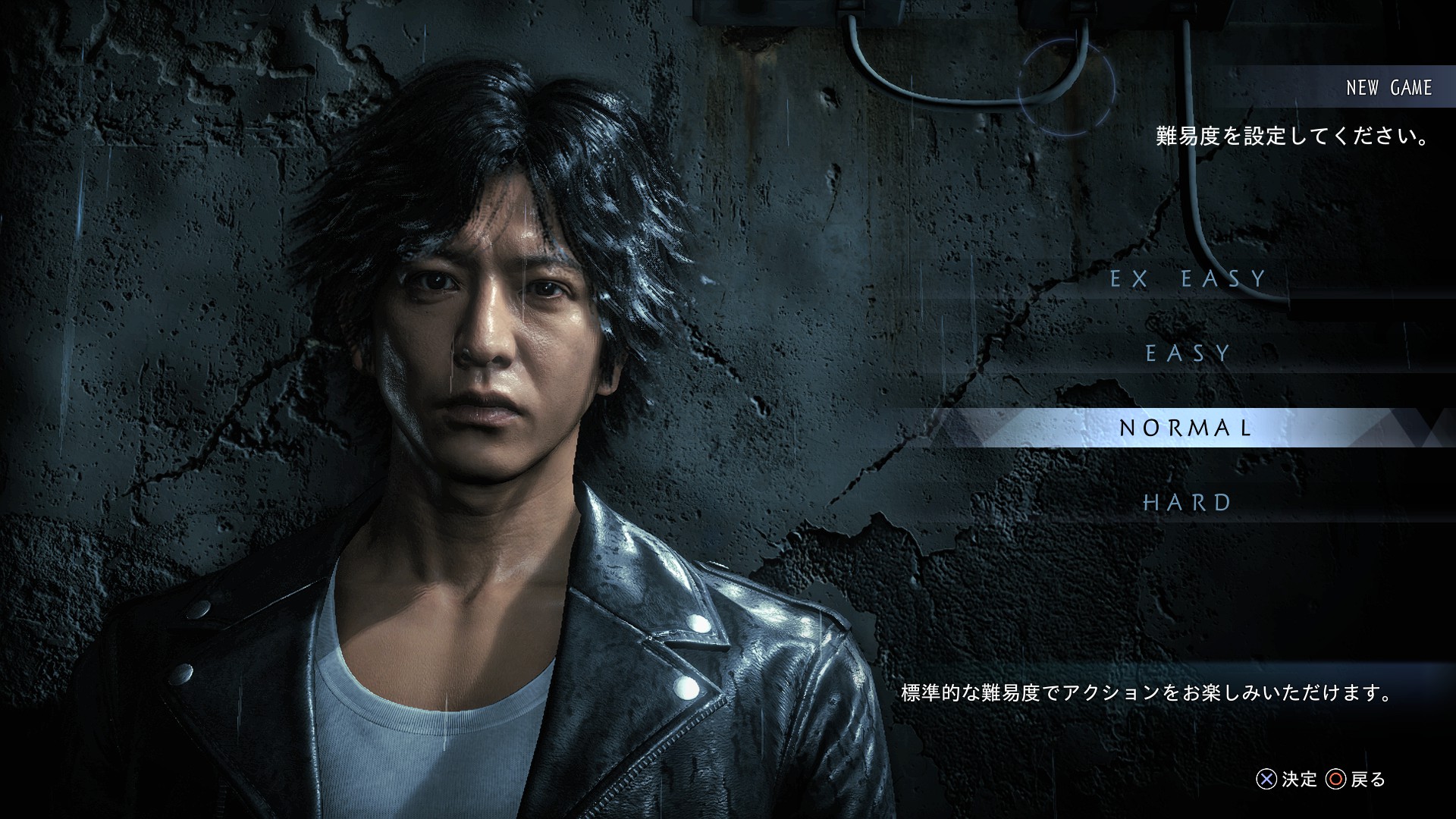Set difficulty to HARD
This screenshot has width=1456, height=819.
click(x=1188, y=502)
